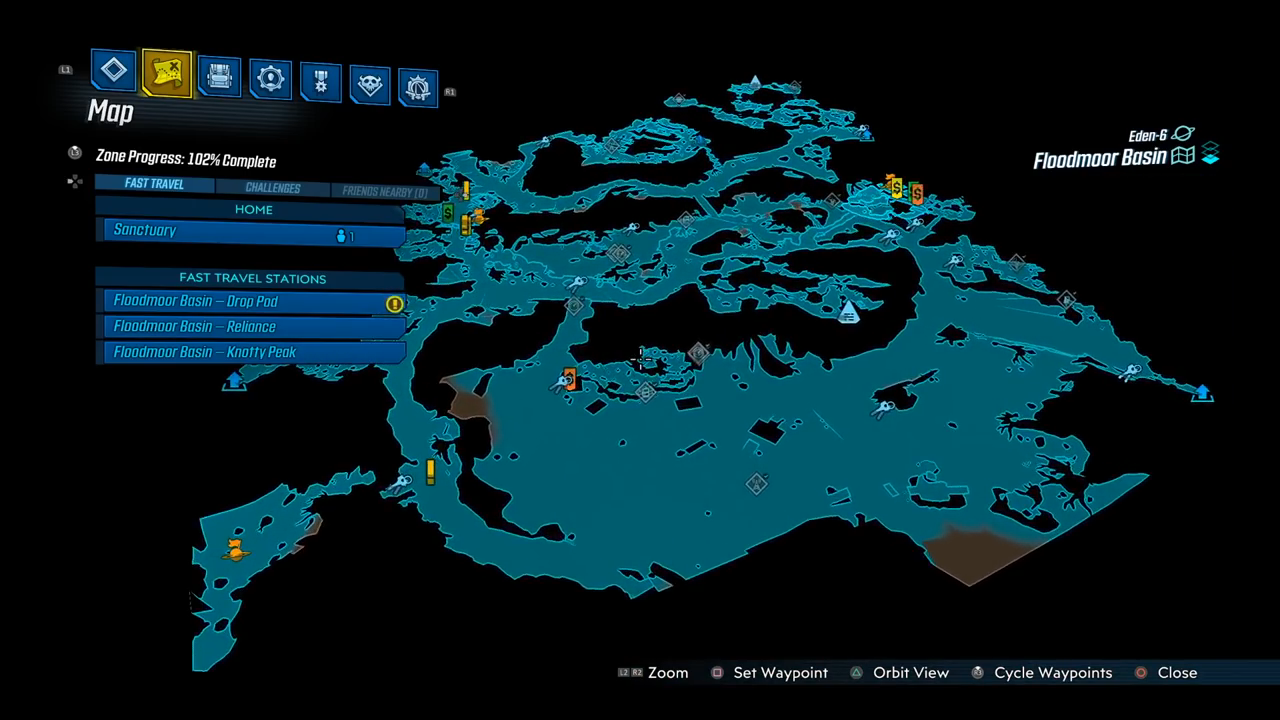Switch to the Challenges sub-tab
The width and height of the screenshot is (1280, 720).
coord(272,188)
